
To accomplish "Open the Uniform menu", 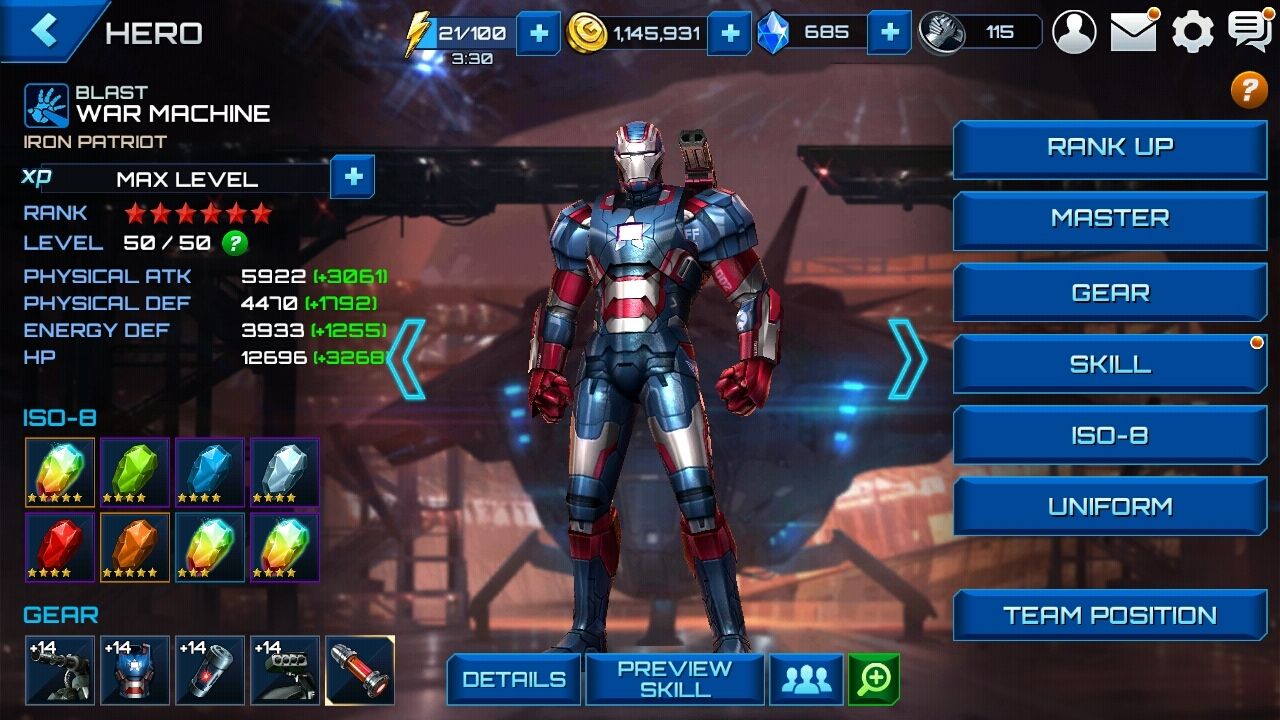I will pyautogui.click(x=1110, y=507).
